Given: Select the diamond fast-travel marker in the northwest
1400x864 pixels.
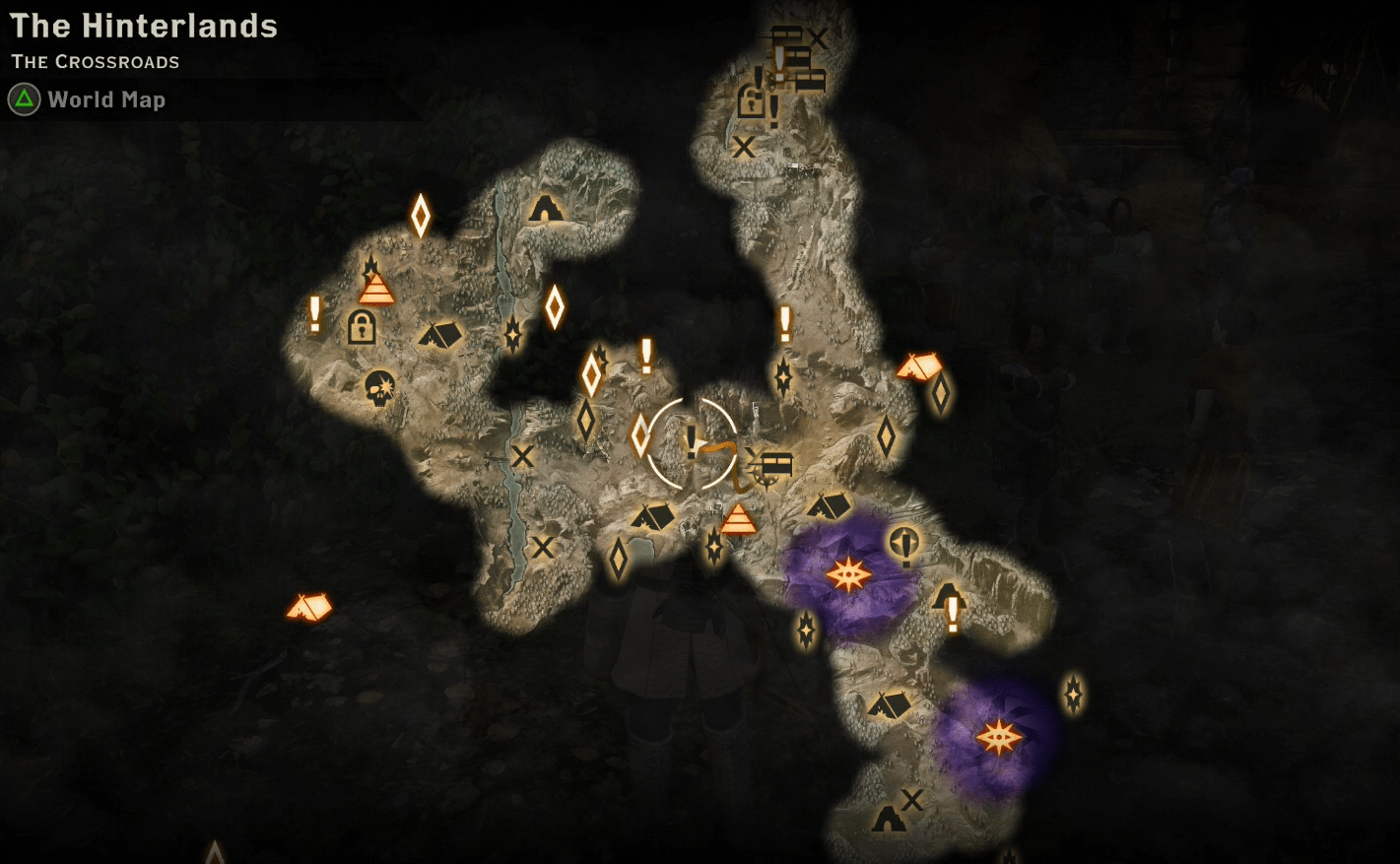Looking at the screenshot, I should coord(421,215).
